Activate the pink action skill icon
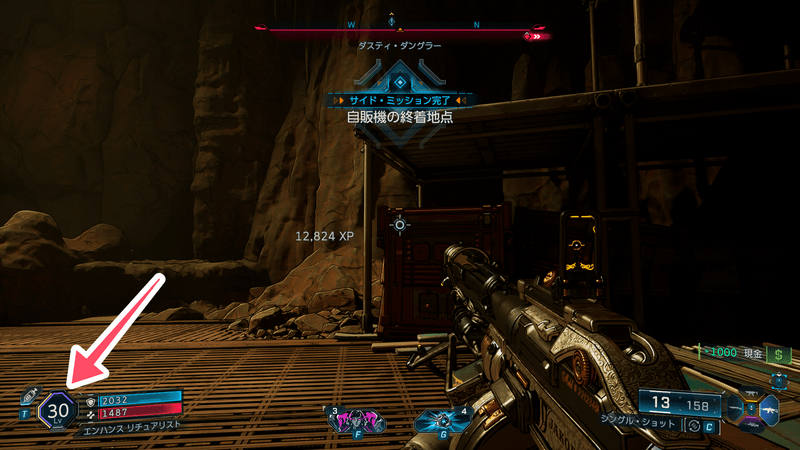 356,419
